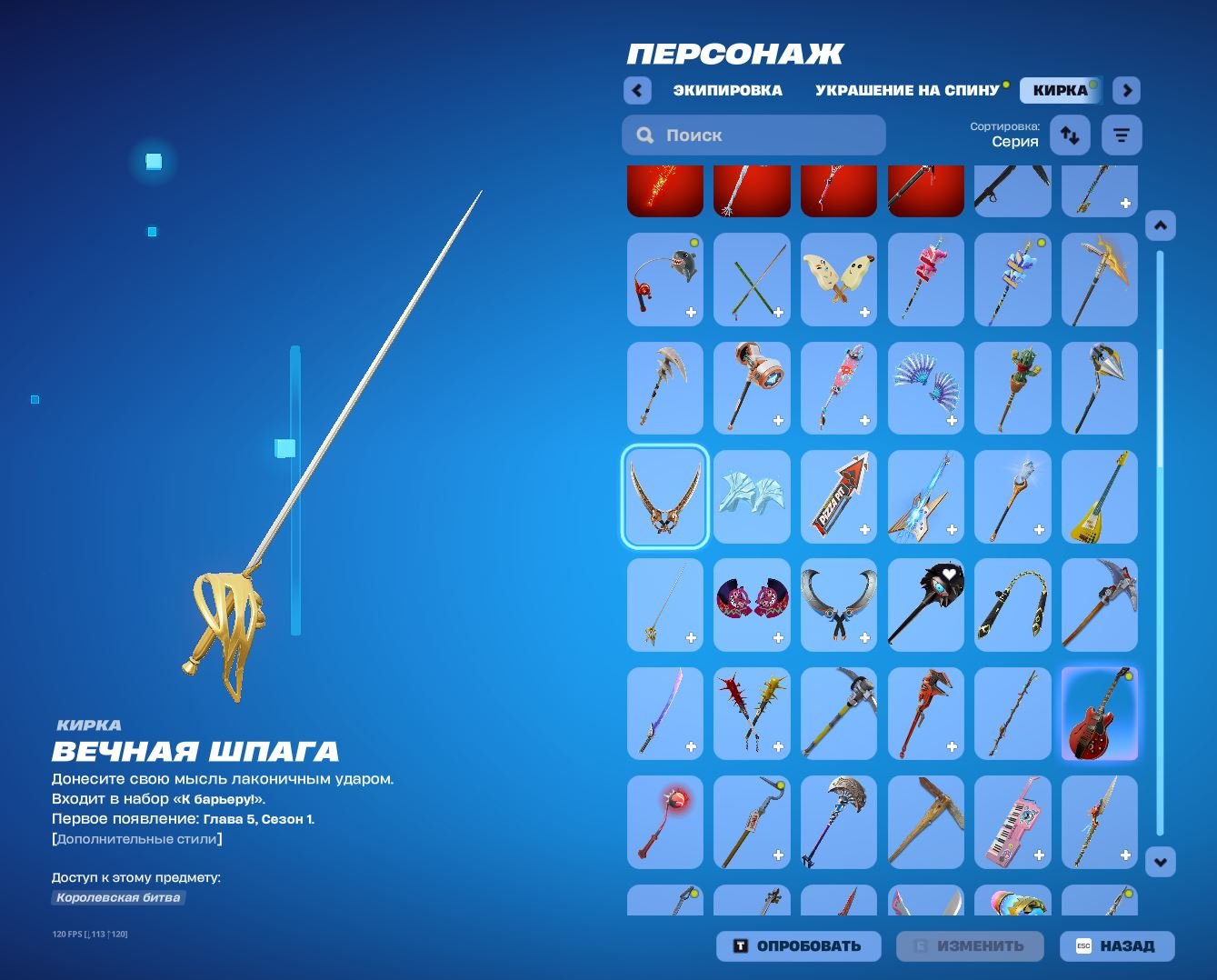The height and width of the screenshot is (980, 1217).
Task: Click the right chevron after КИРКА
Action: pyautogui.click(x=1126, y=90)
